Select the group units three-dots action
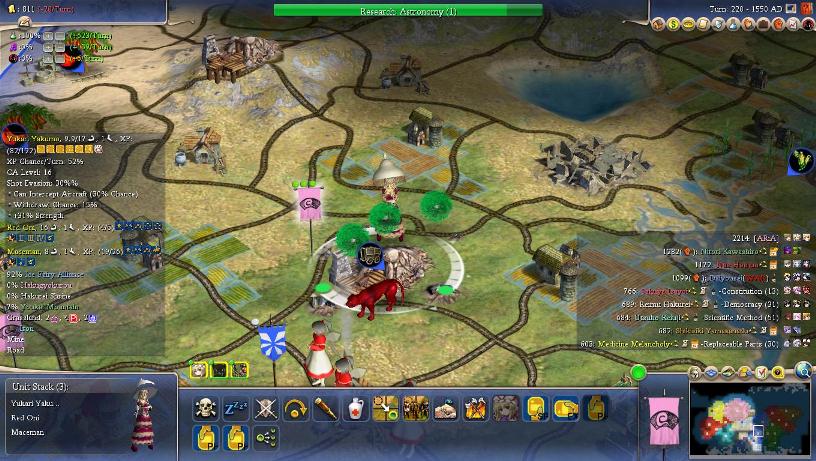Viewport: 816px width, 461px height. coord(265,437)
